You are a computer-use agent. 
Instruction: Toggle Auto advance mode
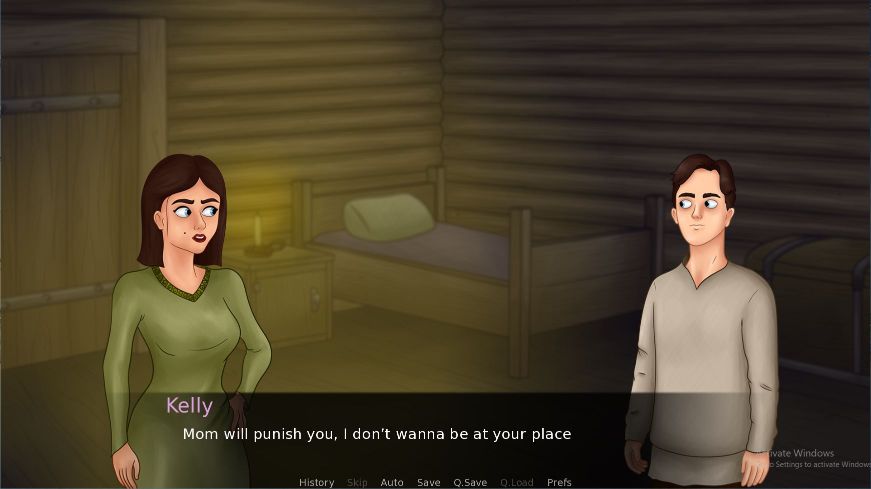pyautogui.click(x=392, y=482)
